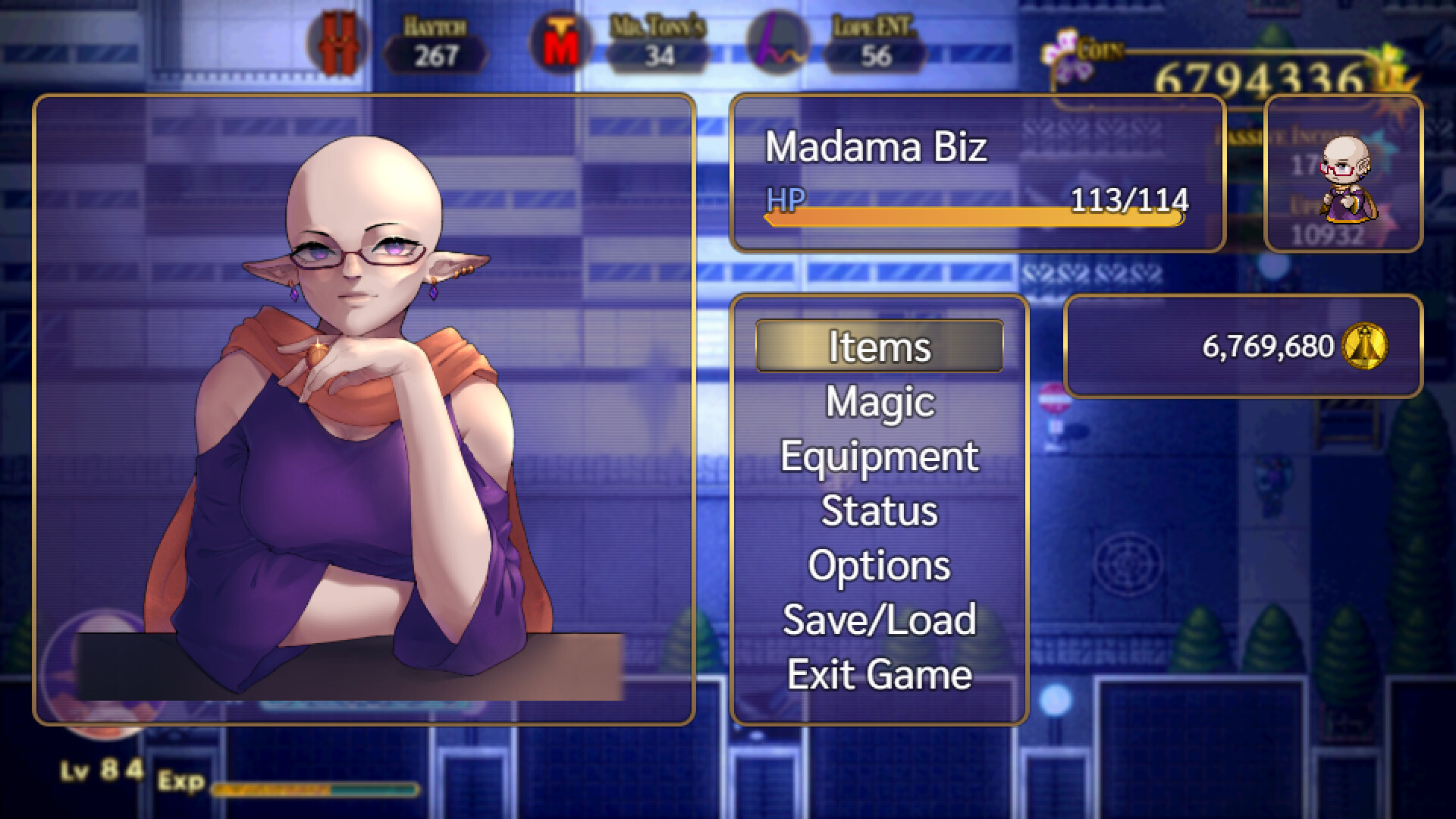This screenshot has width=1456, height=819.
Task: Select the Mr. Tony's company logo icon
Action: [x=559, y=42]
